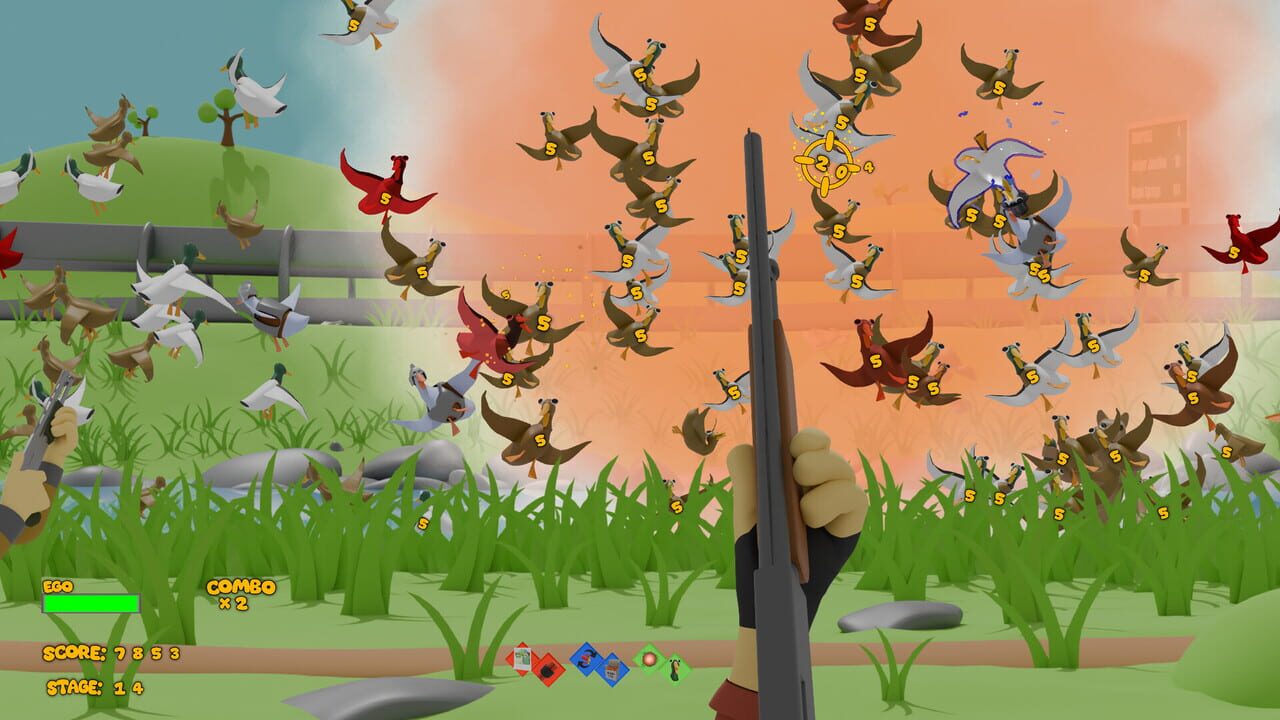The width and height of the screenshot is (1280, 720).
Task: Activate the blue swap-arrows power-up icon
Action: [x=585, y=659]
